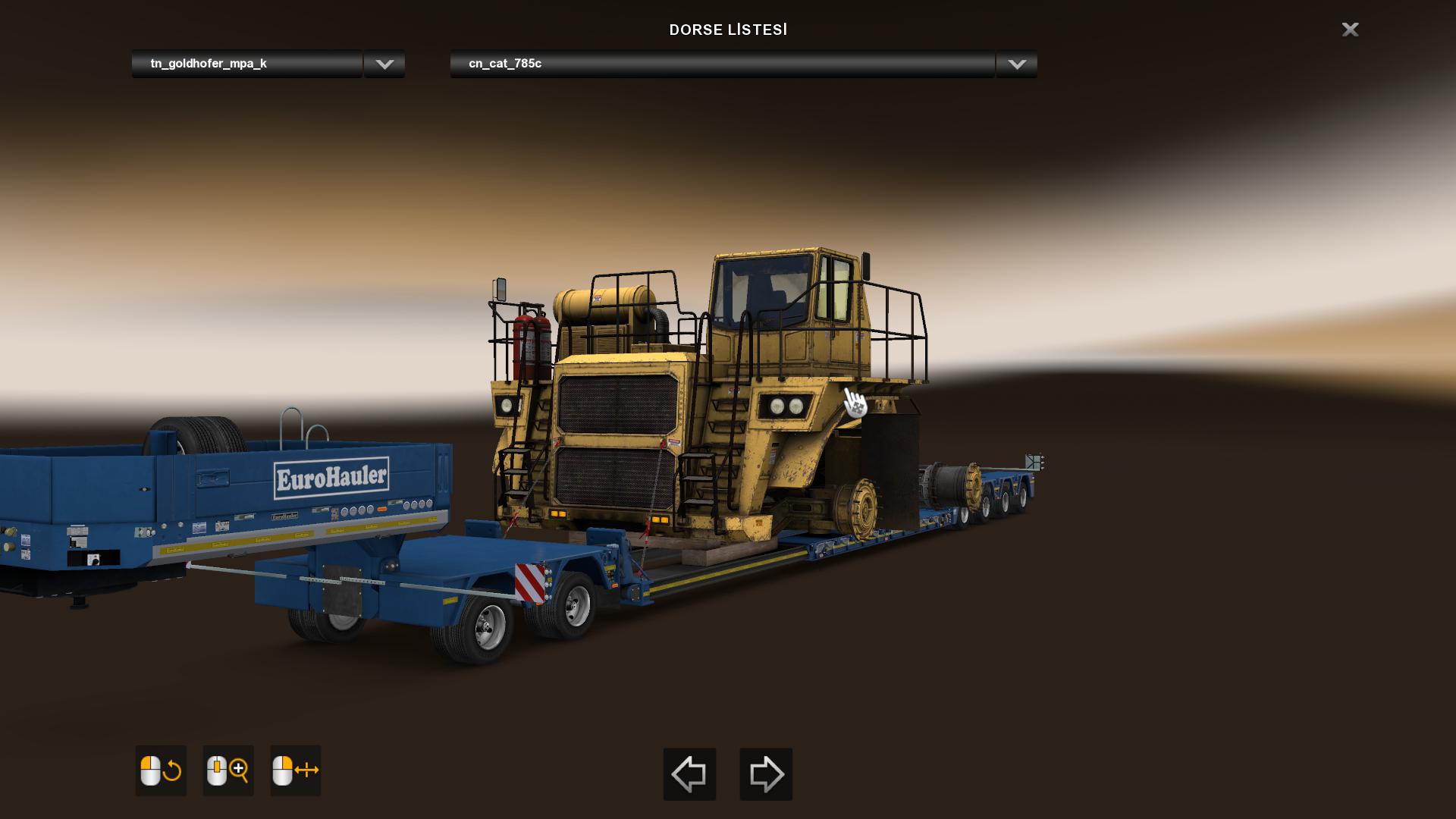Go to next trailer with right arrow
Screen dimensions: 1456x819
coord(766,774)
